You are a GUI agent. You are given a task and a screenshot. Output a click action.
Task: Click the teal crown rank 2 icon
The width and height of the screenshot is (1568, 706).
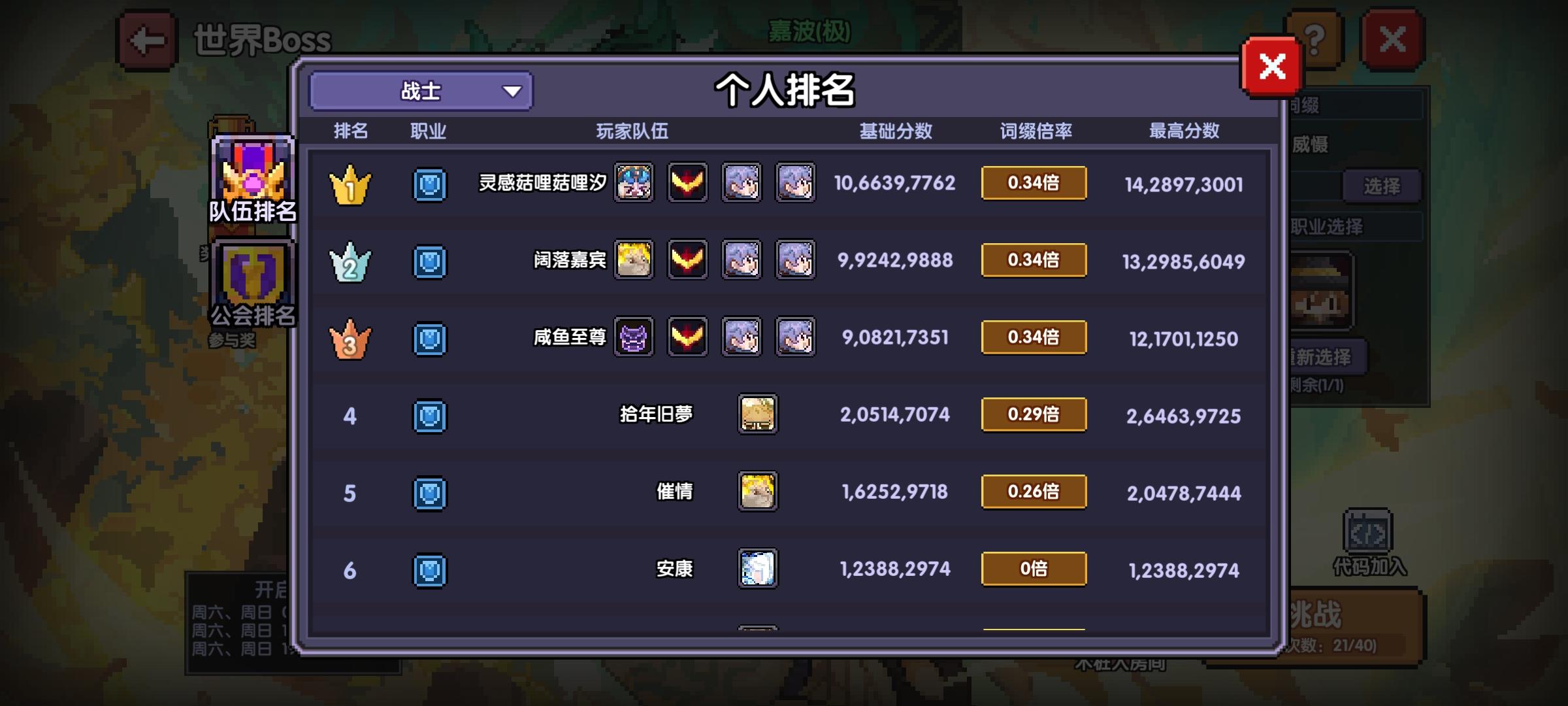pyautogui.click(x=351, y=260)
